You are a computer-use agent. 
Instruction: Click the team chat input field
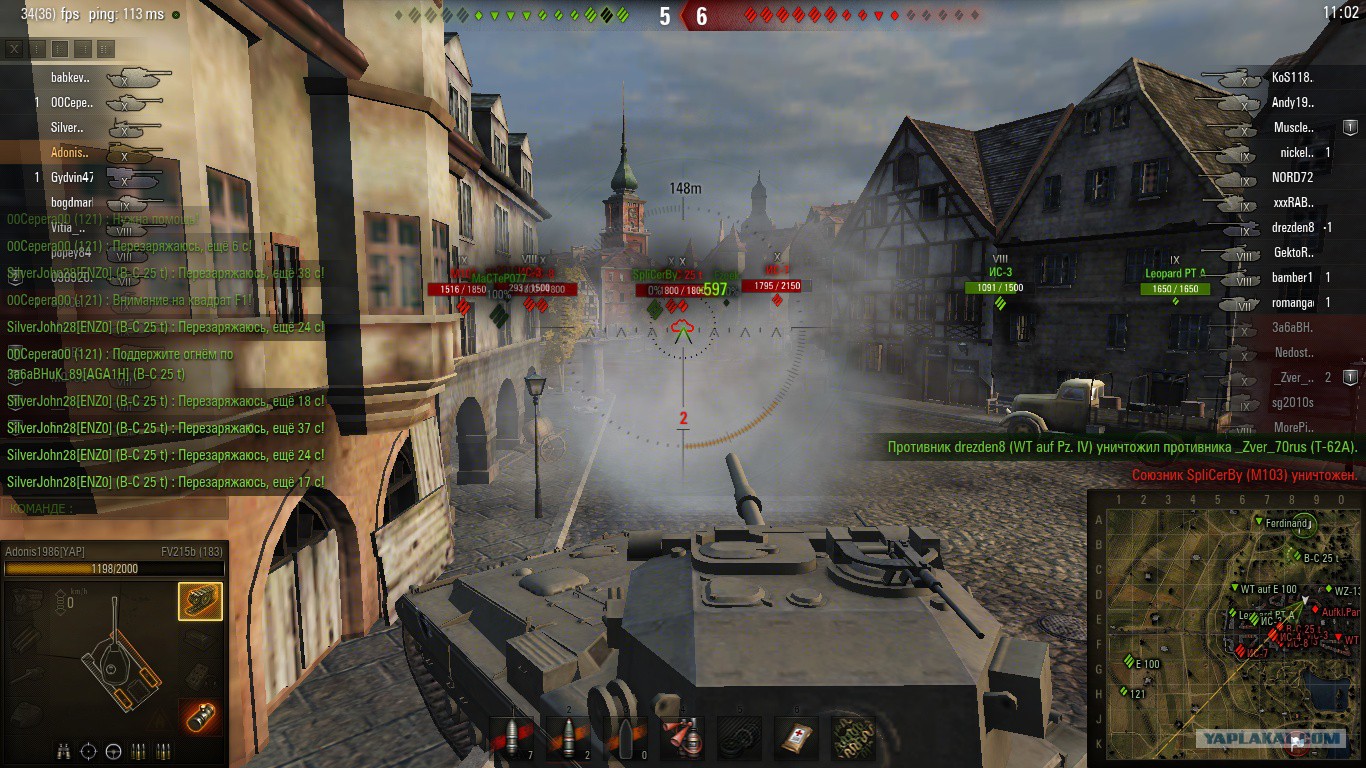[x=150, y=508]
